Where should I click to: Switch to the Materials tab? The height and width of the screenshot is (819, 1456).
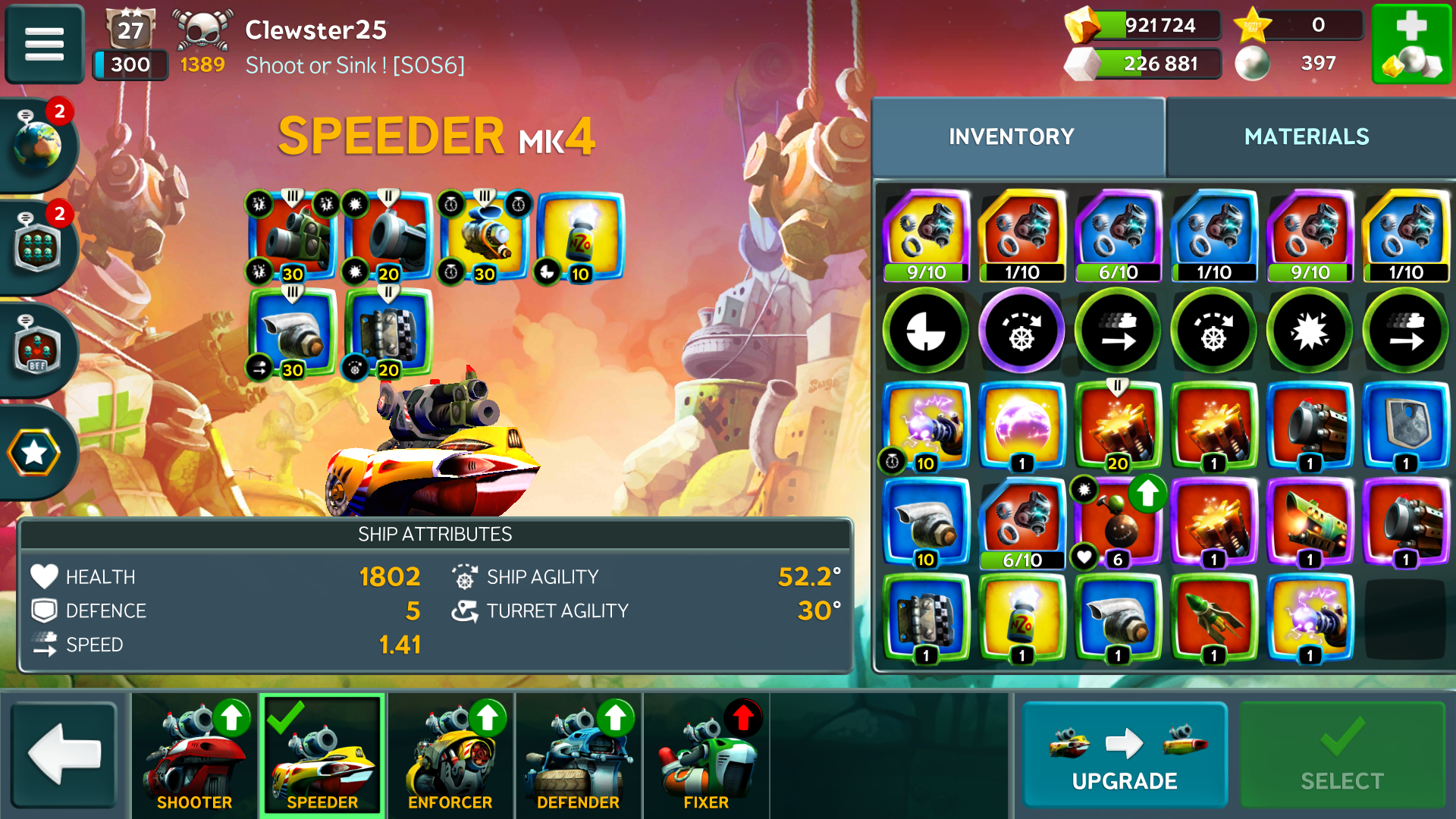pyautogui.click(x=1306, y=136)
